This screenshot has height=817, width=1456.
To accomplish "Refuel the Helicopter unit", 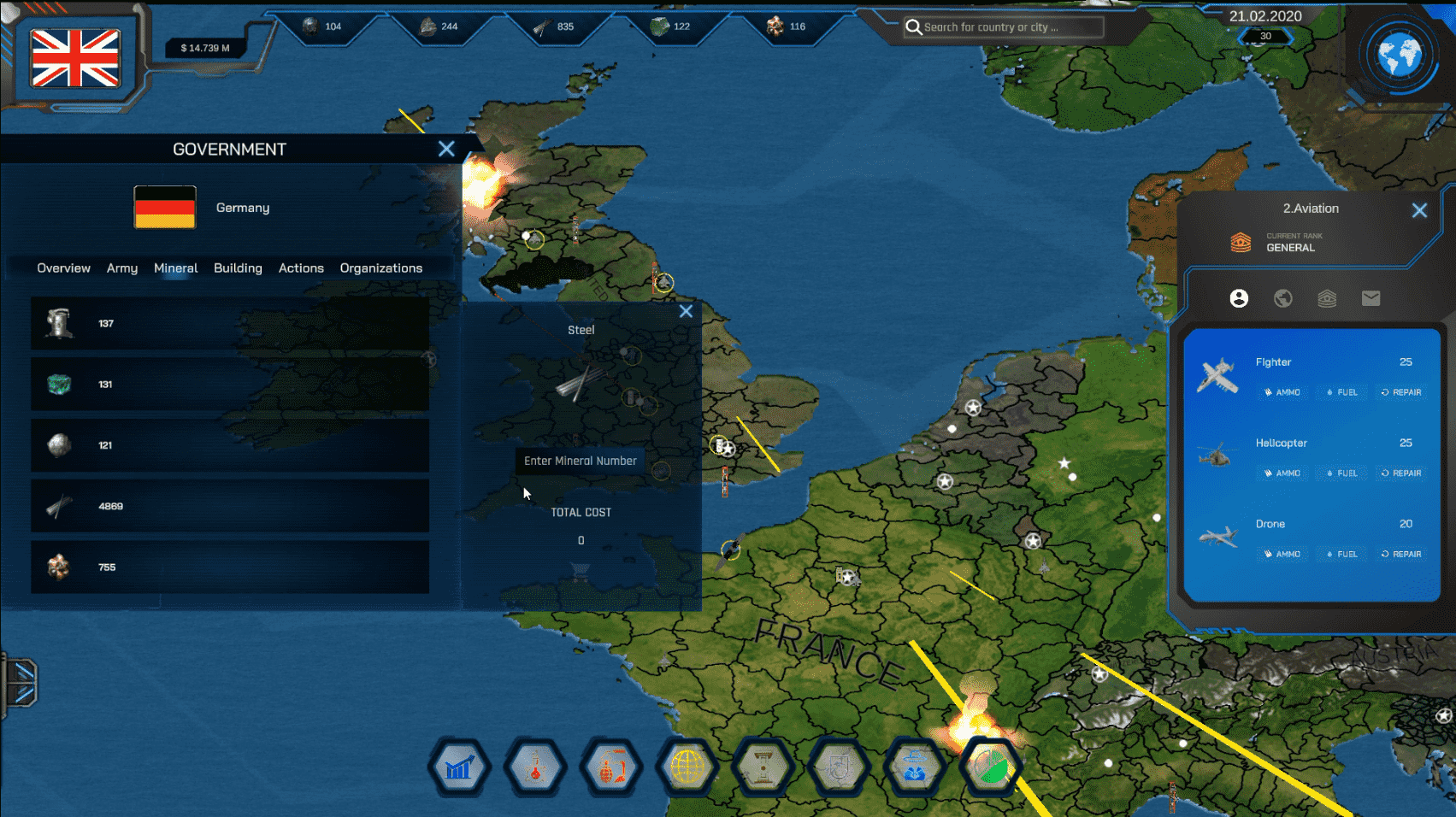I will (x=1342, y=473).
